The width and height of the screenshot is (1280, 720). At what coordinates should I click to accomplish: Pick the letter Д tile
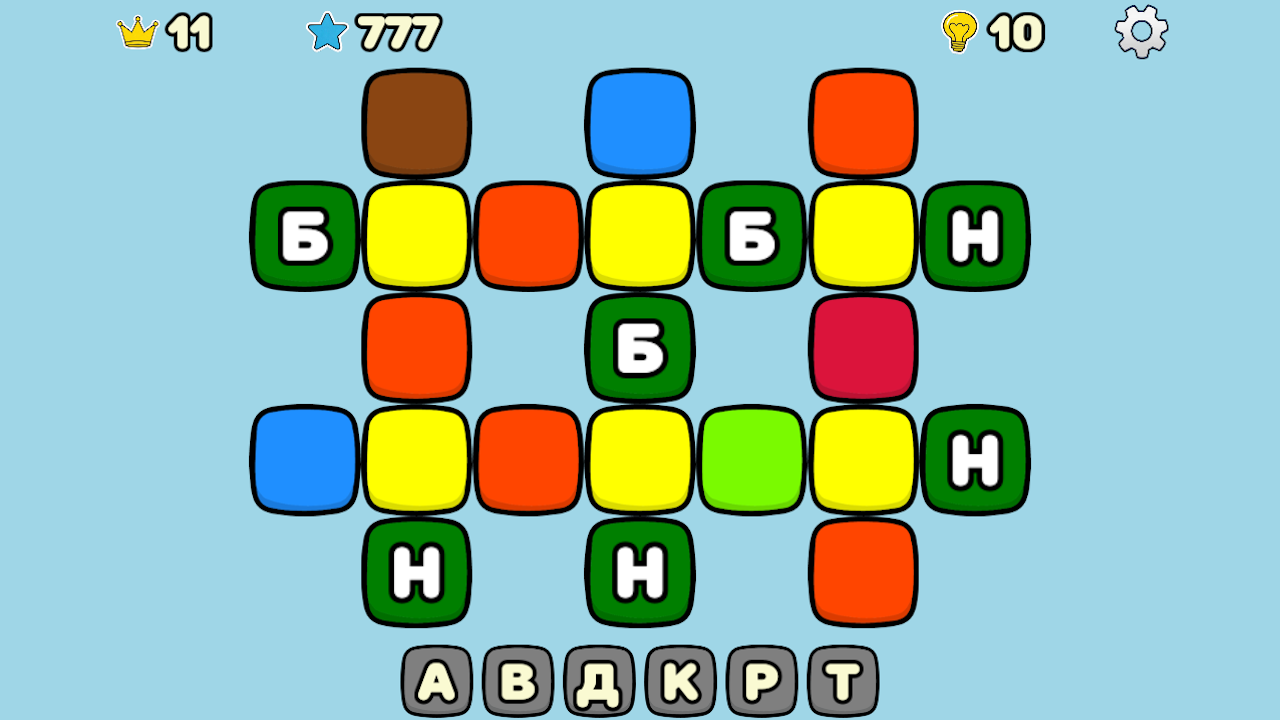click(599, 681)
